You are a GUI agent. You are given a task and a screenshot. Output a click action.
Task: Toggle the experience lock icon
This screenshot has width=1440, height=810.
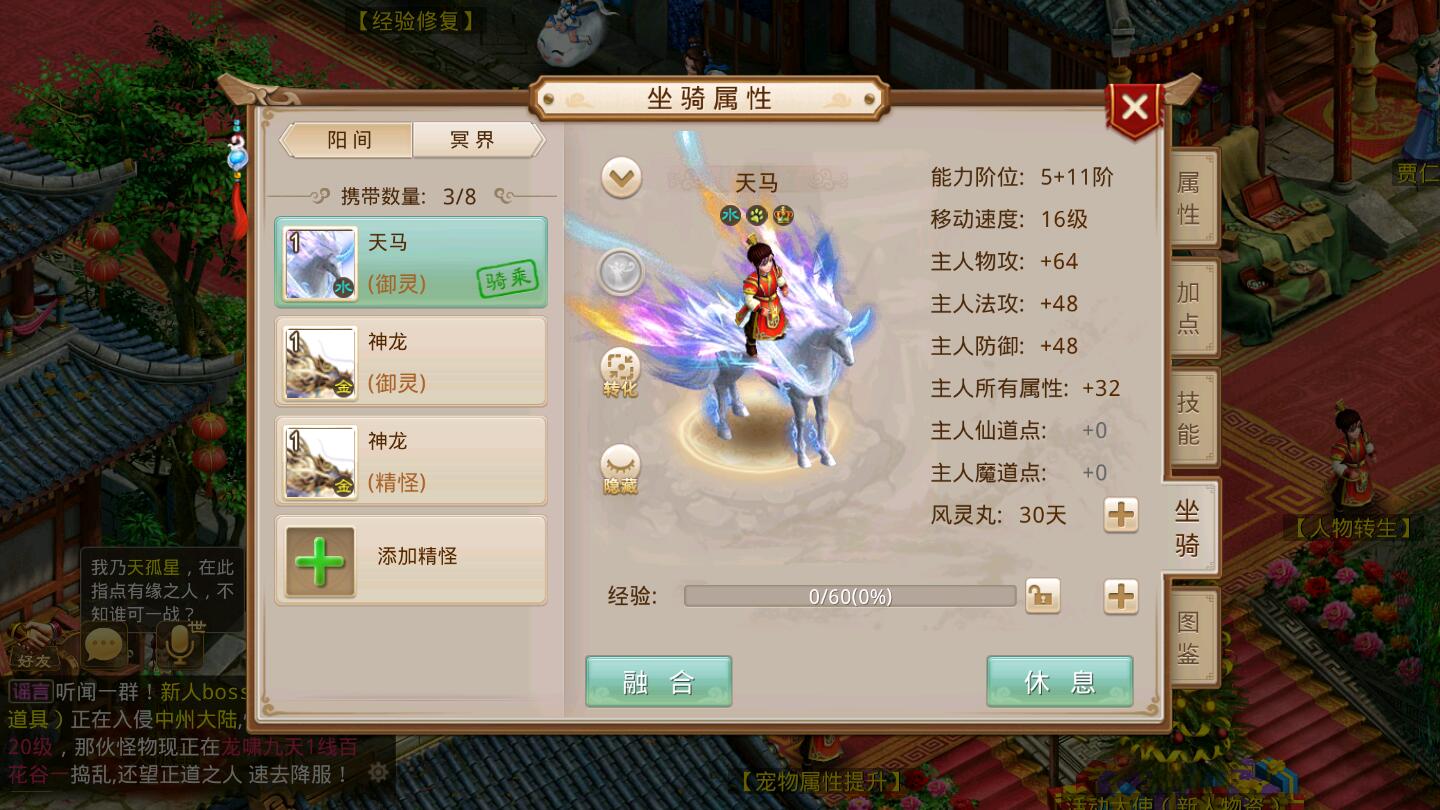click(x=1042, y=596)
